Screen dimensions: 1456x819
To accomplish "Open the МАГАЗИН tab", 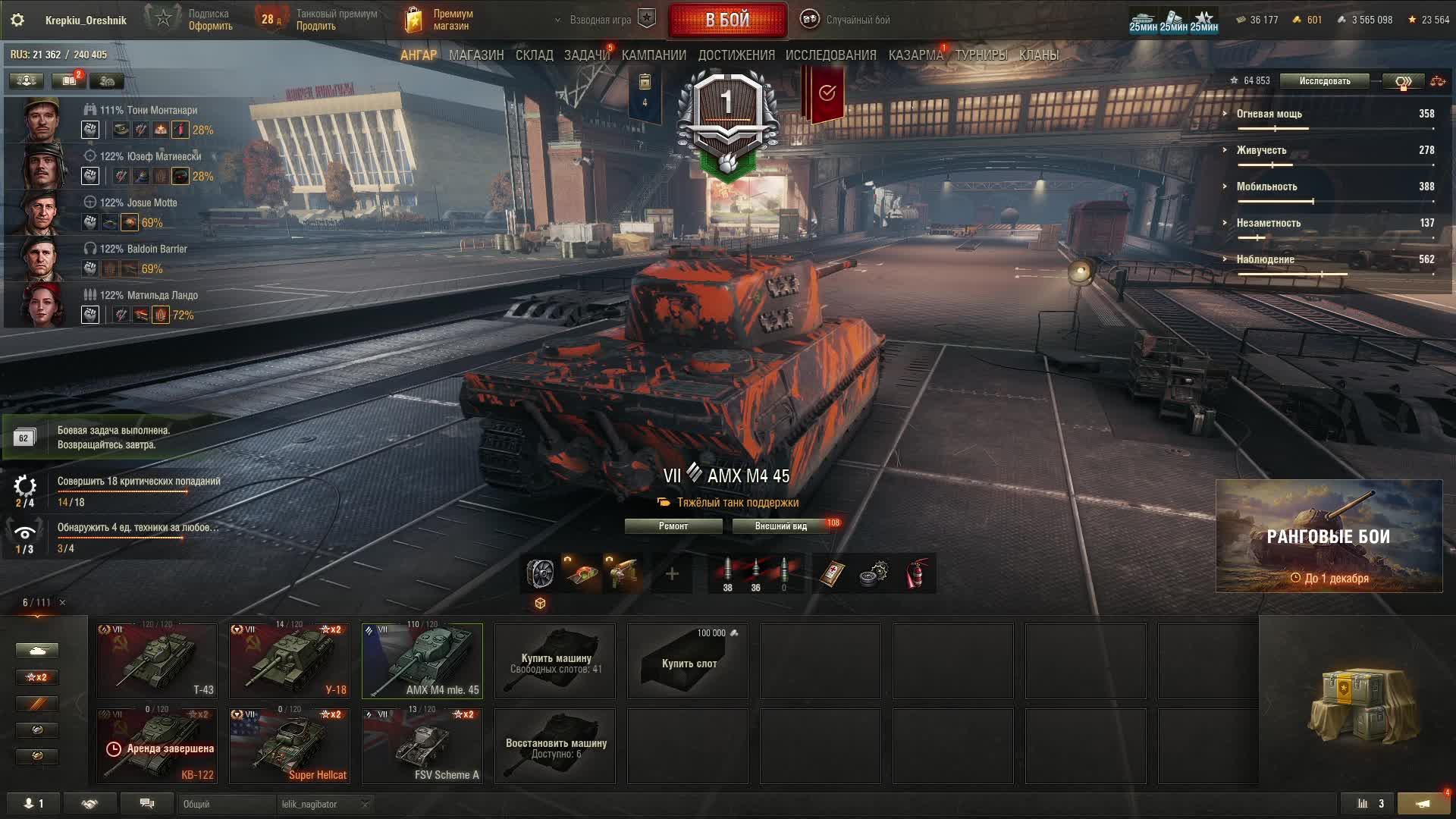I will tap(475, 55).
